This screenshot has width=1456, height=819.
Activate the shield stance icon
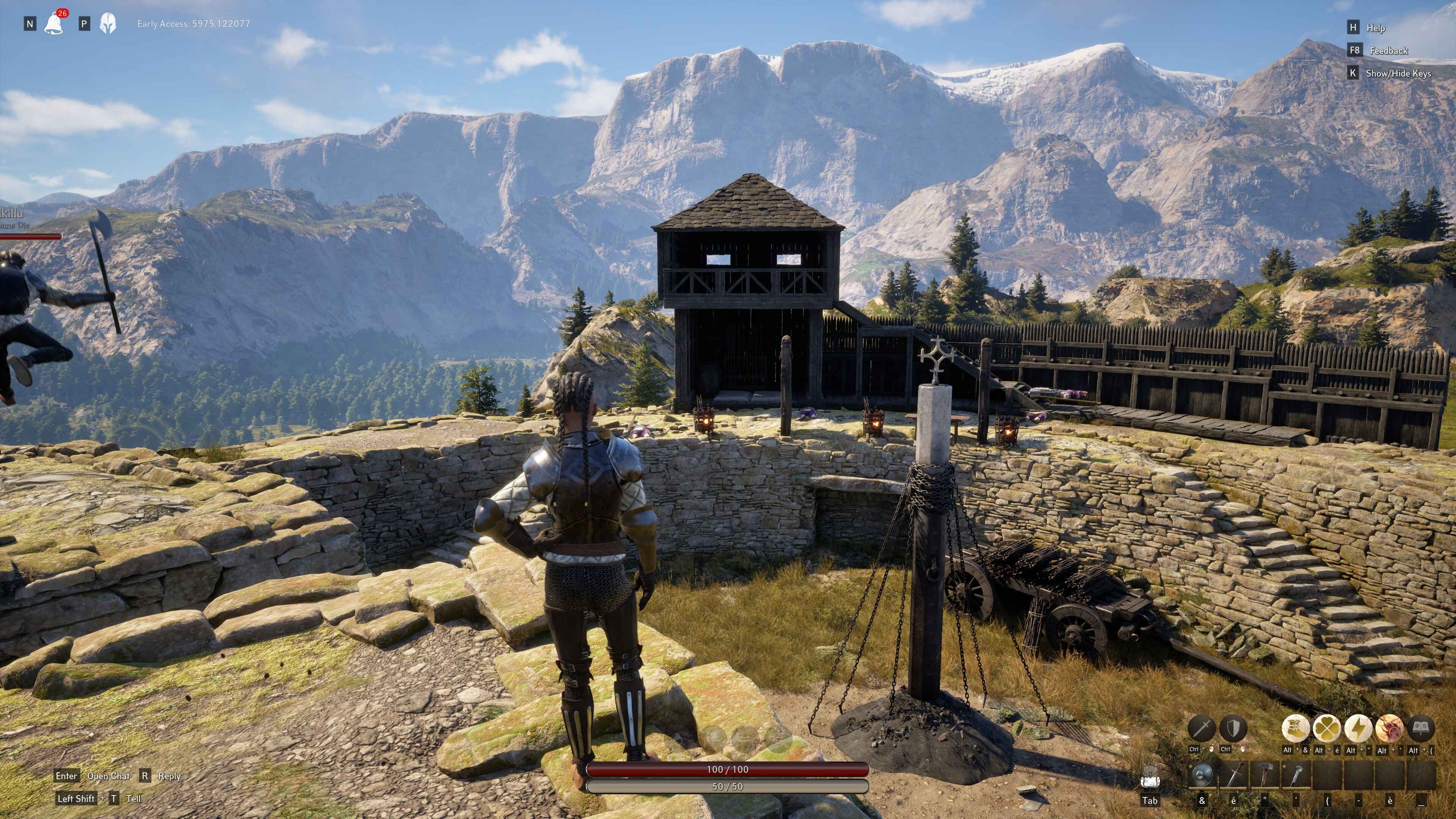[x=1233, y=728]
